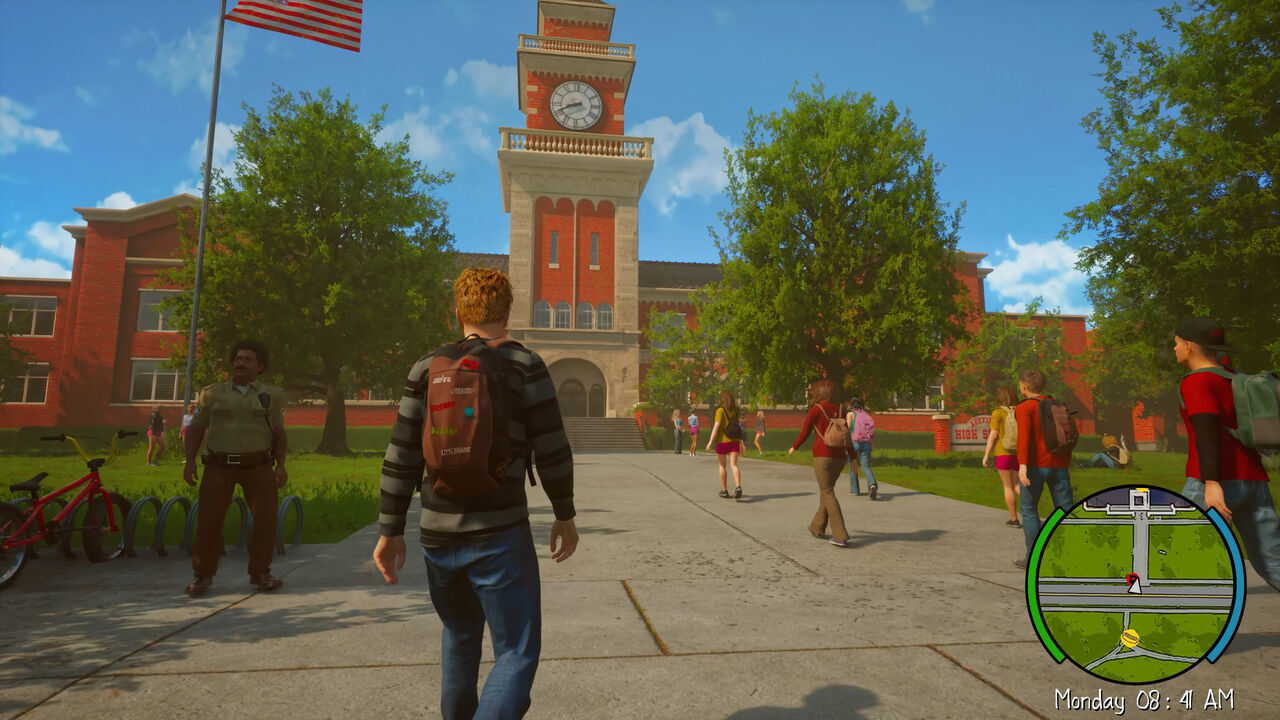Select the yellow burger marker on the minimap
Image resolution: width=1280 pixels, height=720 pixels.
(x=1130, y=638)
